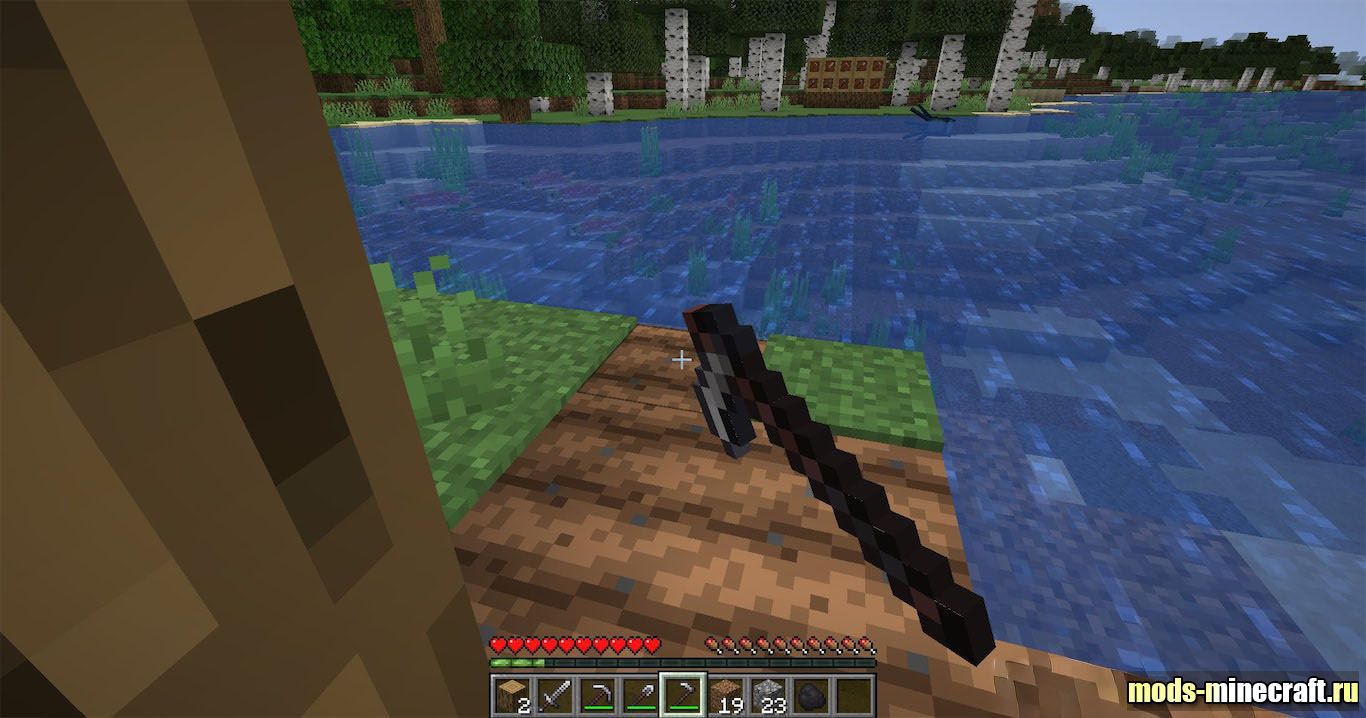The image size is (1366, 718).
Task: Select the cobblestone stack of 23
Action: [769, 694]
